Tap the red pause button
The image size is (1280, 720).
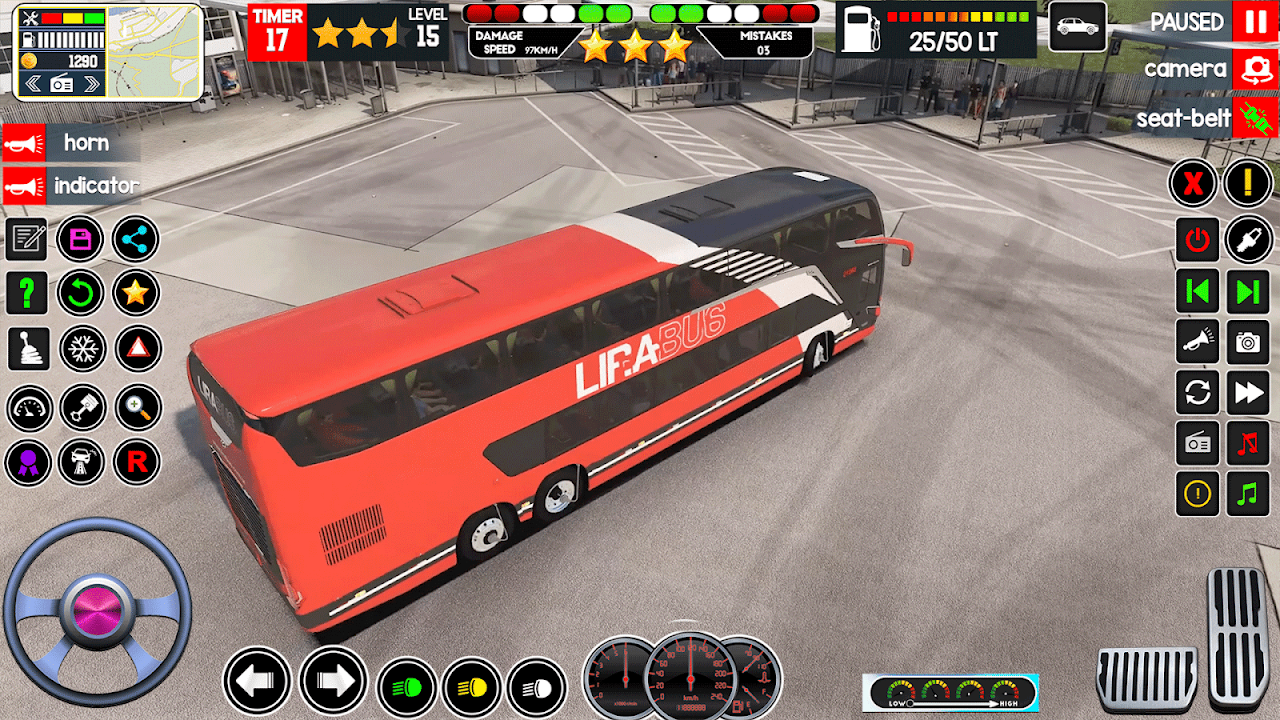(1255, 22)
